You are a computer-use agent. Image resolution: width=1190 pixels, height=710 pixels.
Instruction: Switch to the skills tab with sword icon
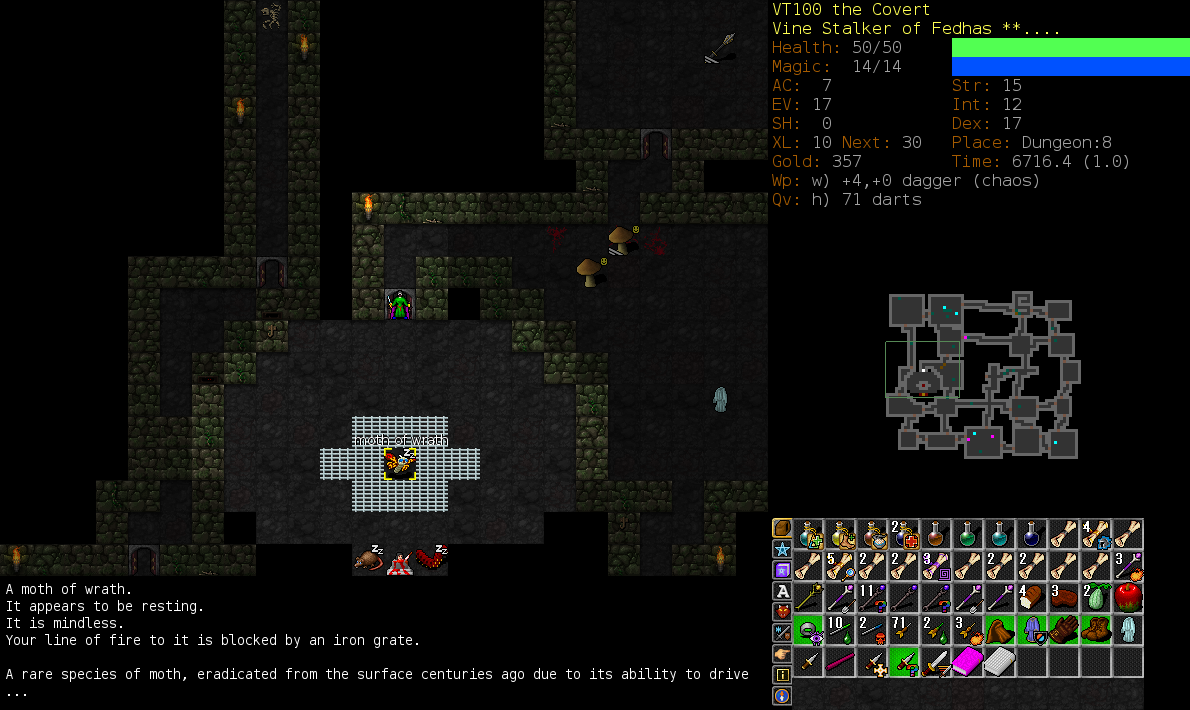[x=781, y=632]
